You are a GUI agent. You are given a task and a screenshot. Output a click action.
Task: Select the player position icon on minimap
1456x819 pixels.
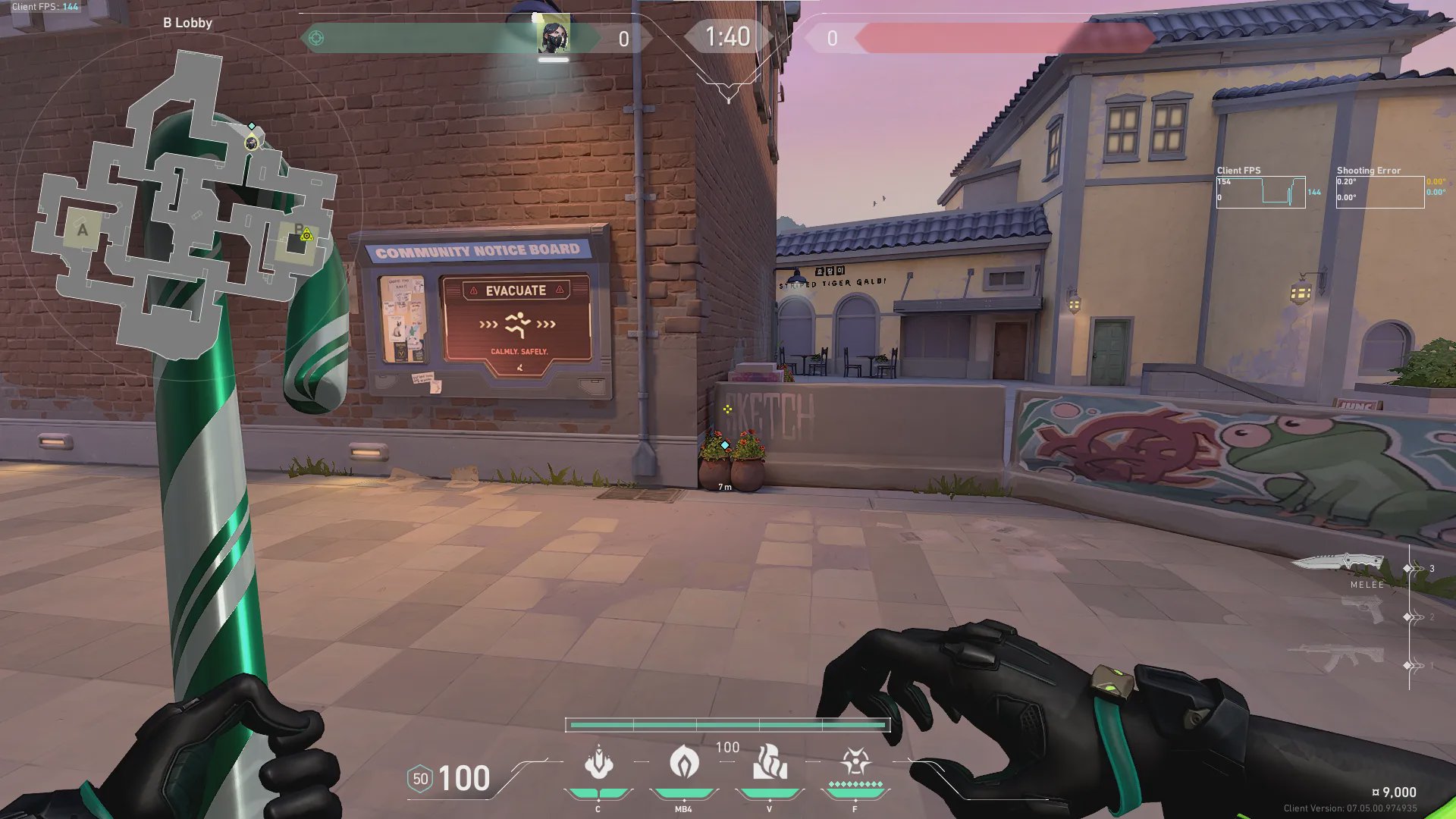point(251,143)
